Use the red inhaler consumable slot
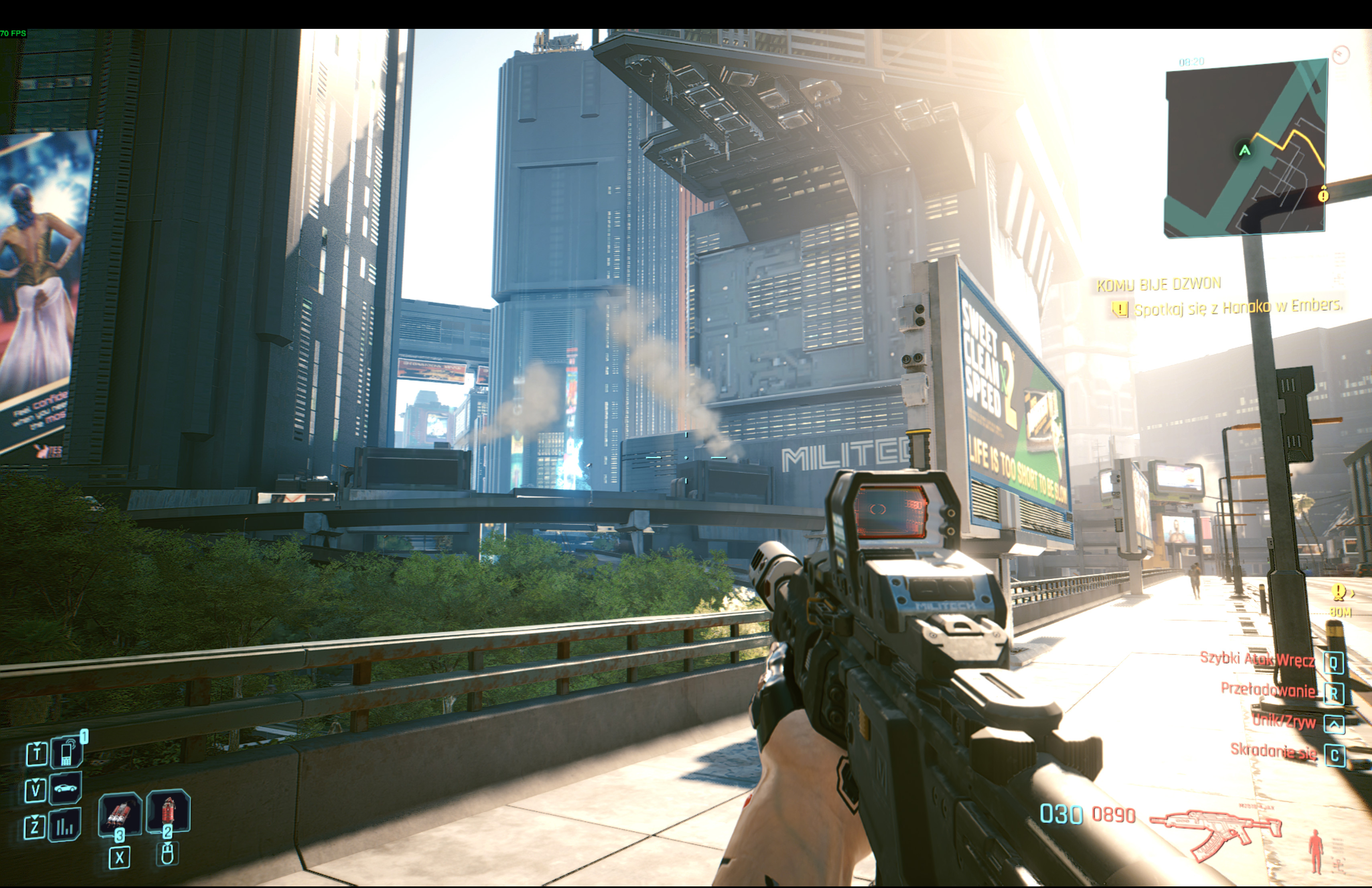Viewport: 1372px width, 888px height. tap(168, 811)
